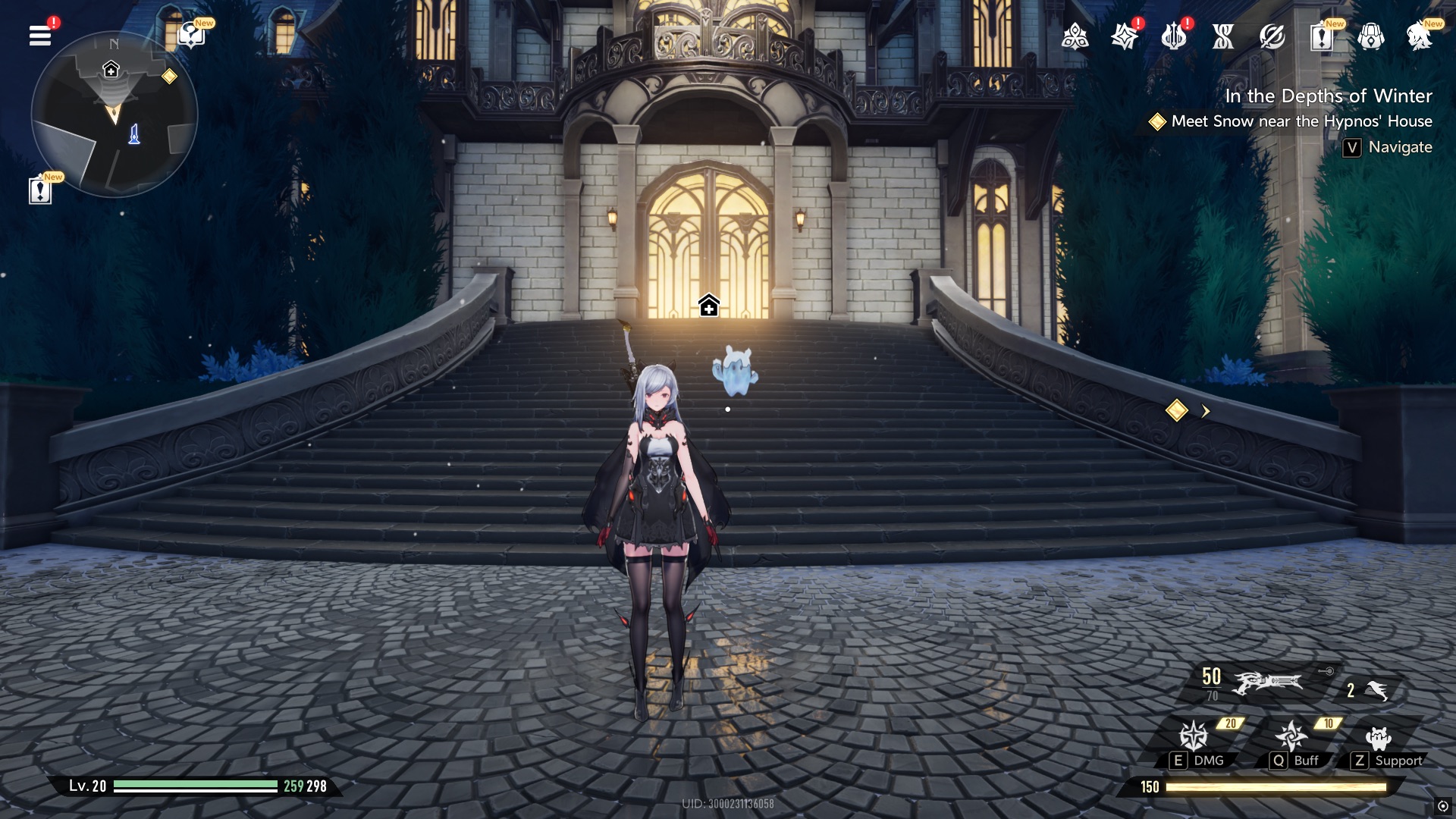Open the exclamation card icon beside the backpack
Viewport: 1456px width, 819px height.
point(1321,36)
